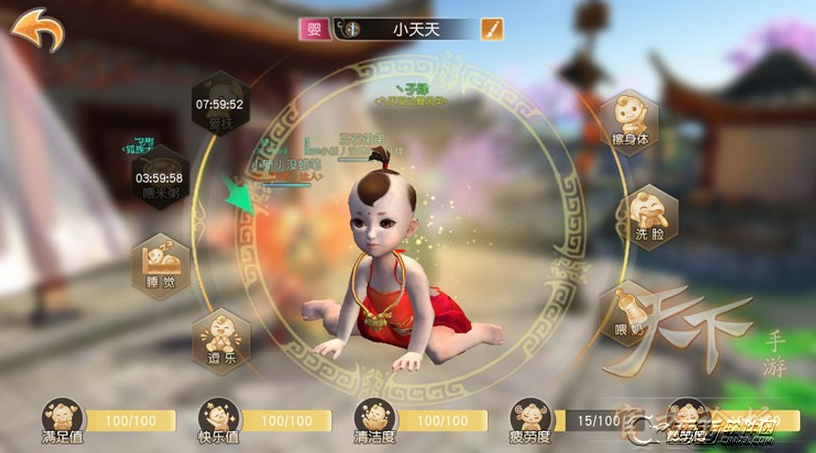816x453 pixels.
Task: Go back with the orange arrow
Action: point(37,28)
